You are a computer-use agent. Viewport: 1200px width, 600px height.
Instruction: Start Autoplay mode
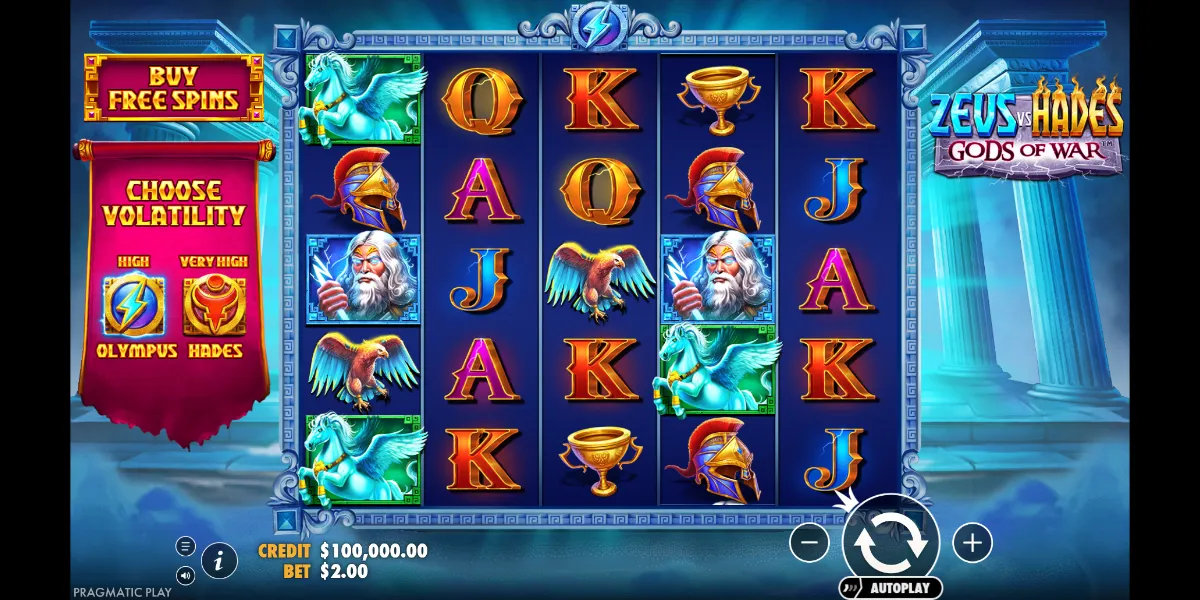(892, 587)
